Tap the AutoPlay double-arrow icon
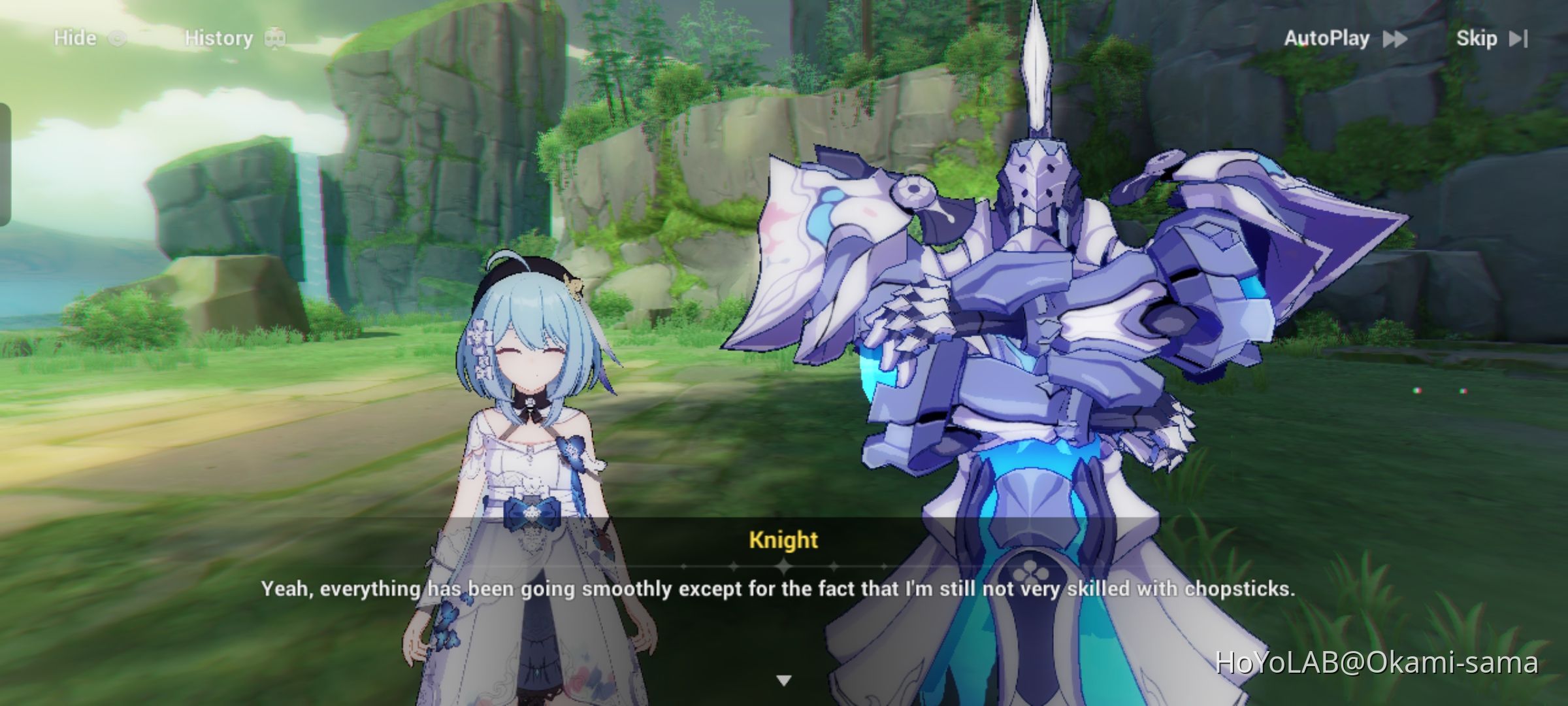This screenshot has width=1568, height=706. pyautogui.click(x=1395, y=39)
